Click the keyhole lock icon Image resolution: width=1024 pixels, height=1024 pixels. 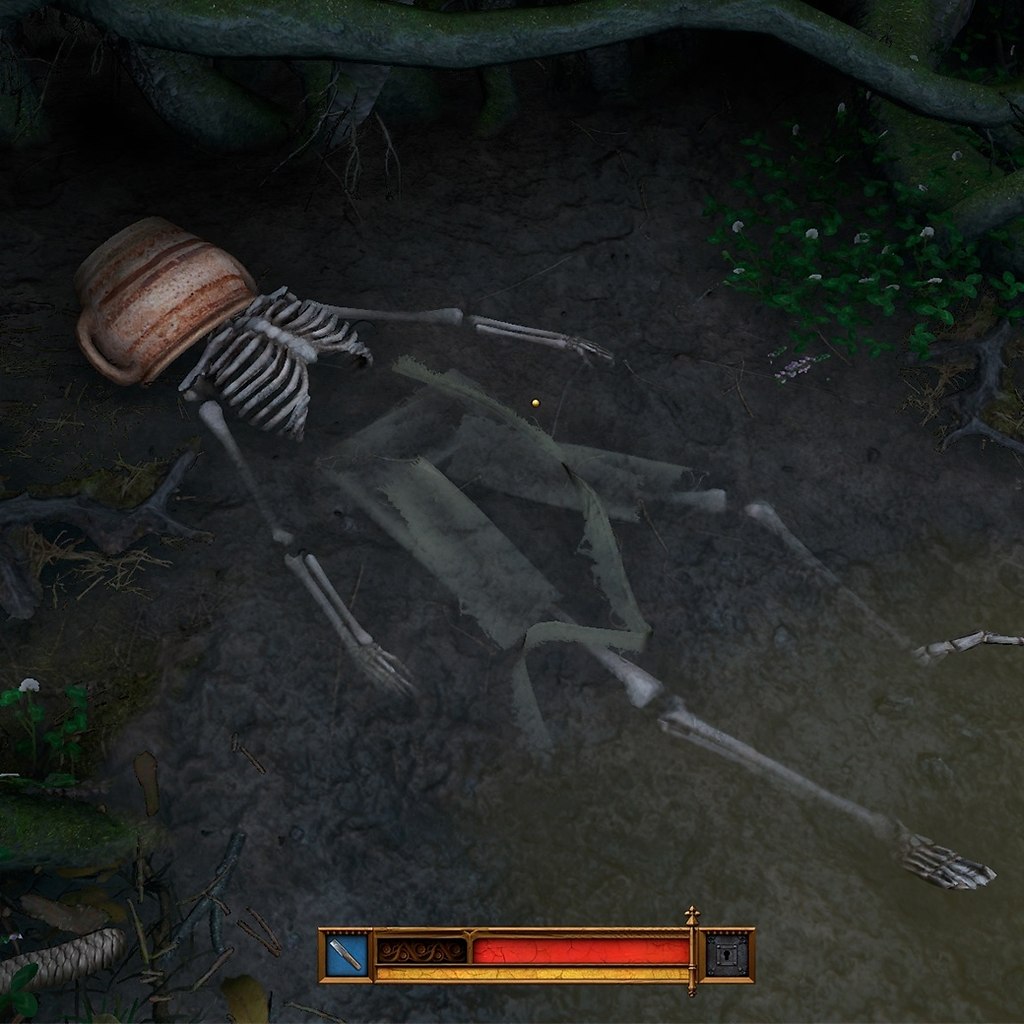point(727,955)
